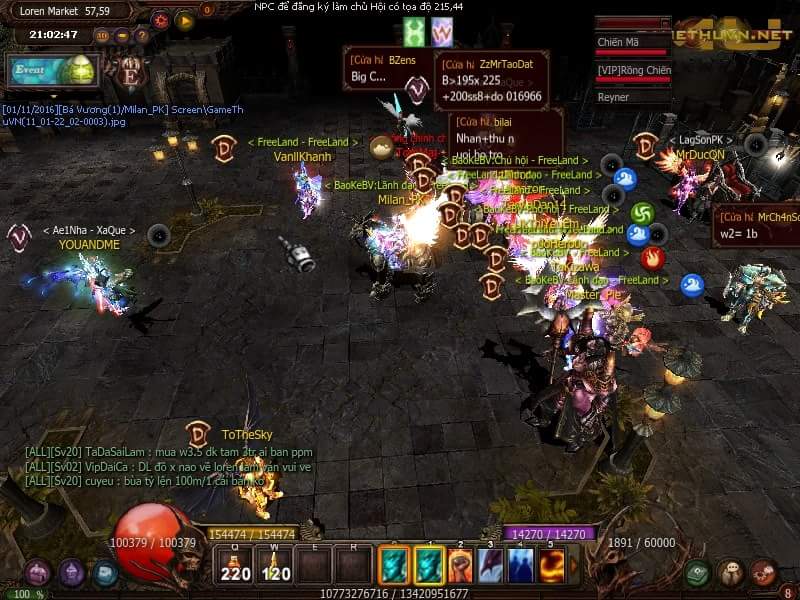Open the gear settings button

pos(160,19)
